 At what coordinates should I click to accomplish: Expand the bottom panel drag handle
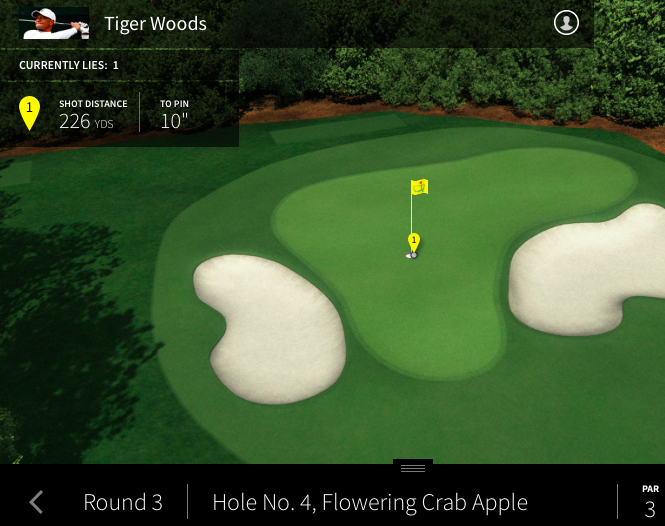click(412, 467)
